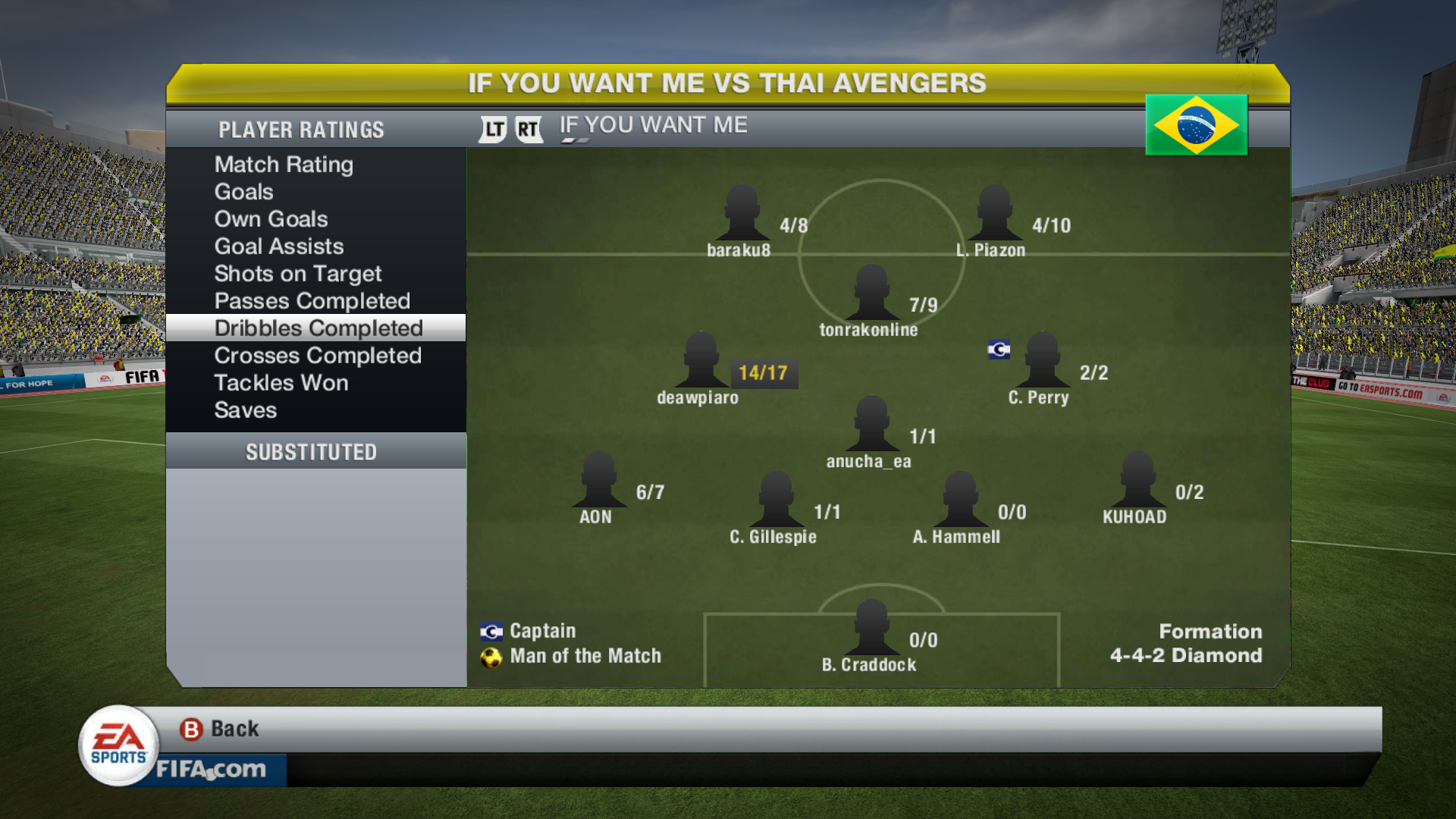This screenshot has height=819, width=1456.
Task: Show Goal Assists statistics
Action: click(278, 246)
